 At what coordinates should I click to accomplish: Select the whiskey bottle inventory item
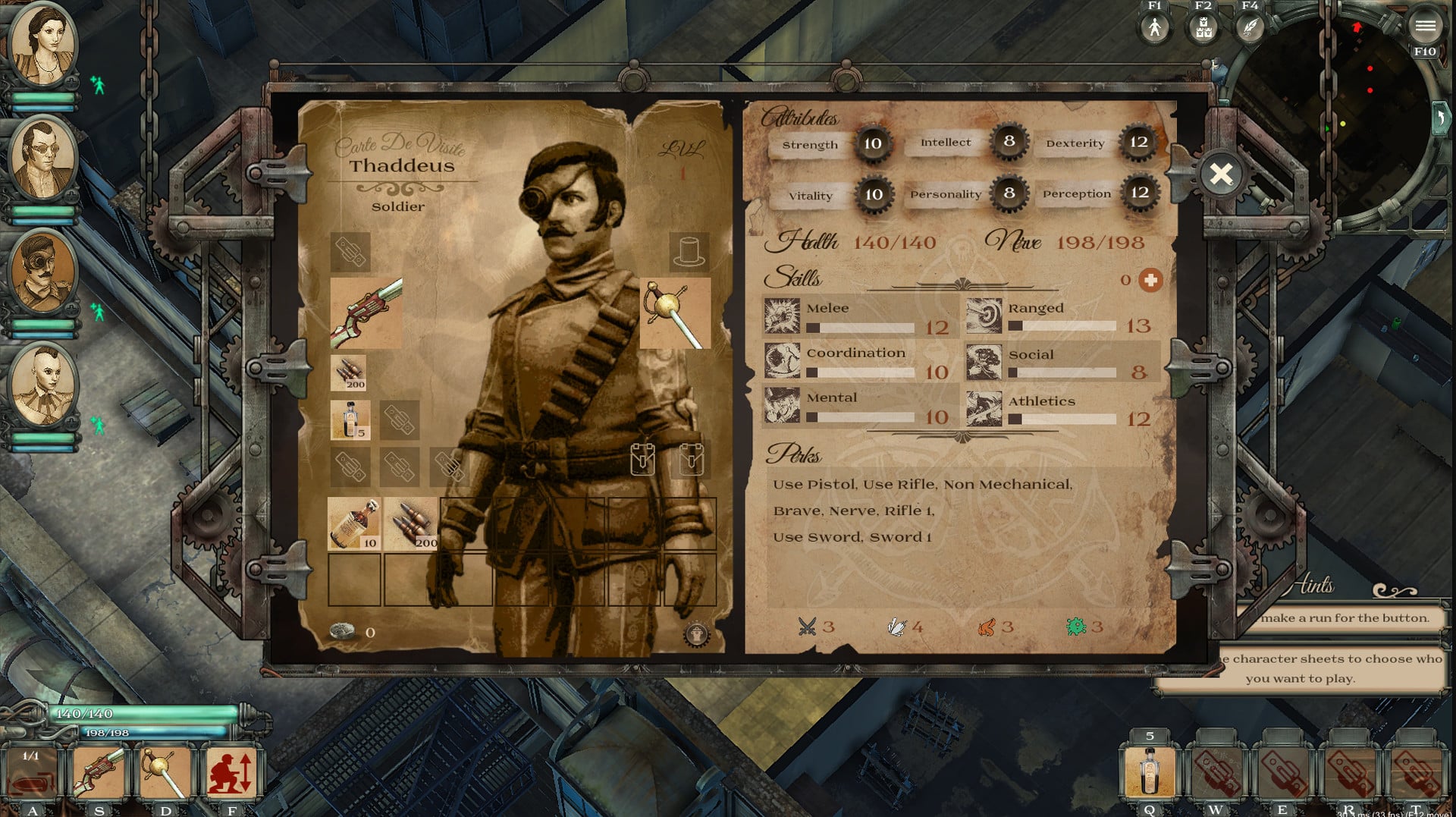(354, 523)
